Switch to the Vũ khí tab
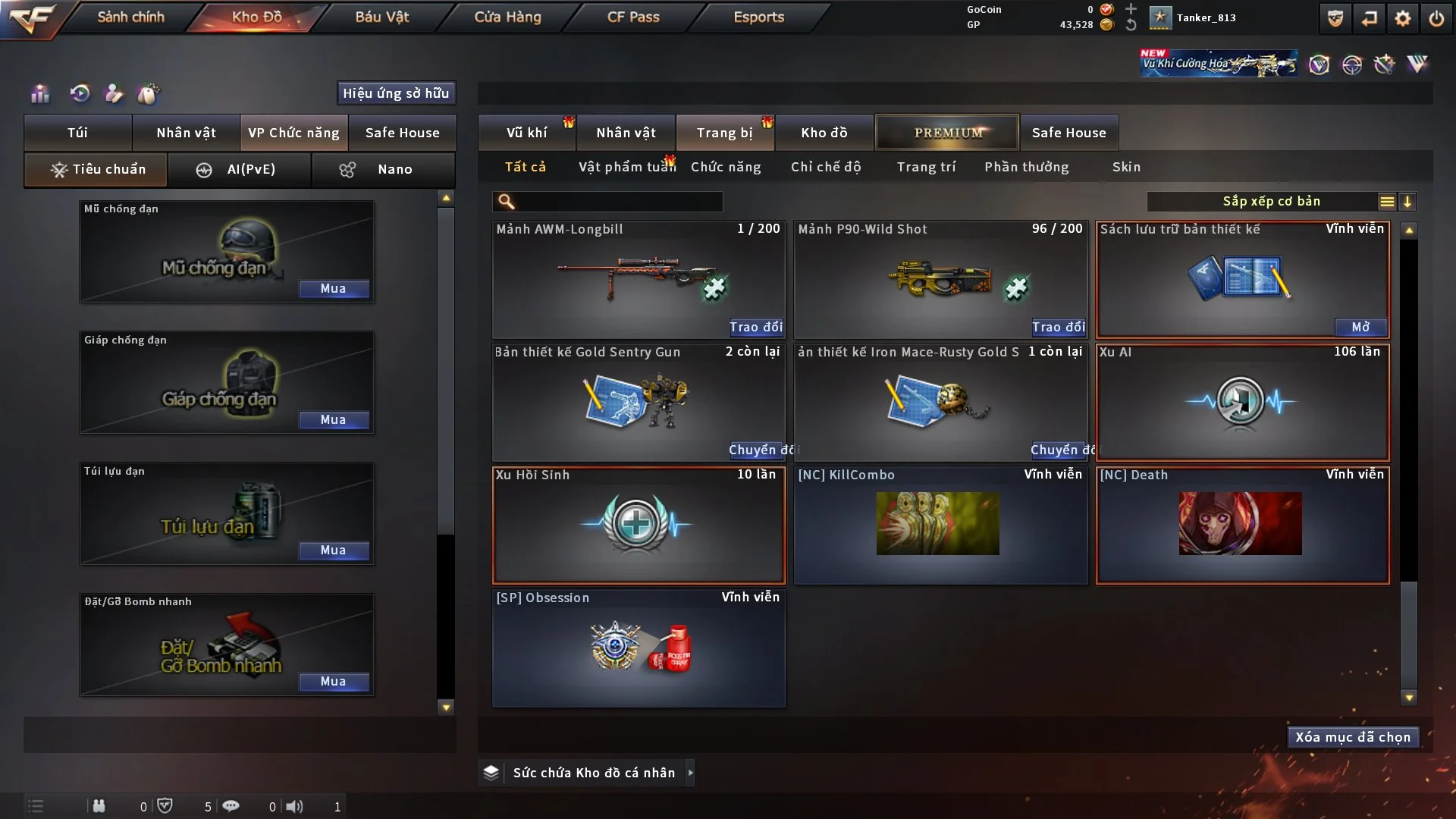The image size is (1456, 819). click(x=526, y=133)
